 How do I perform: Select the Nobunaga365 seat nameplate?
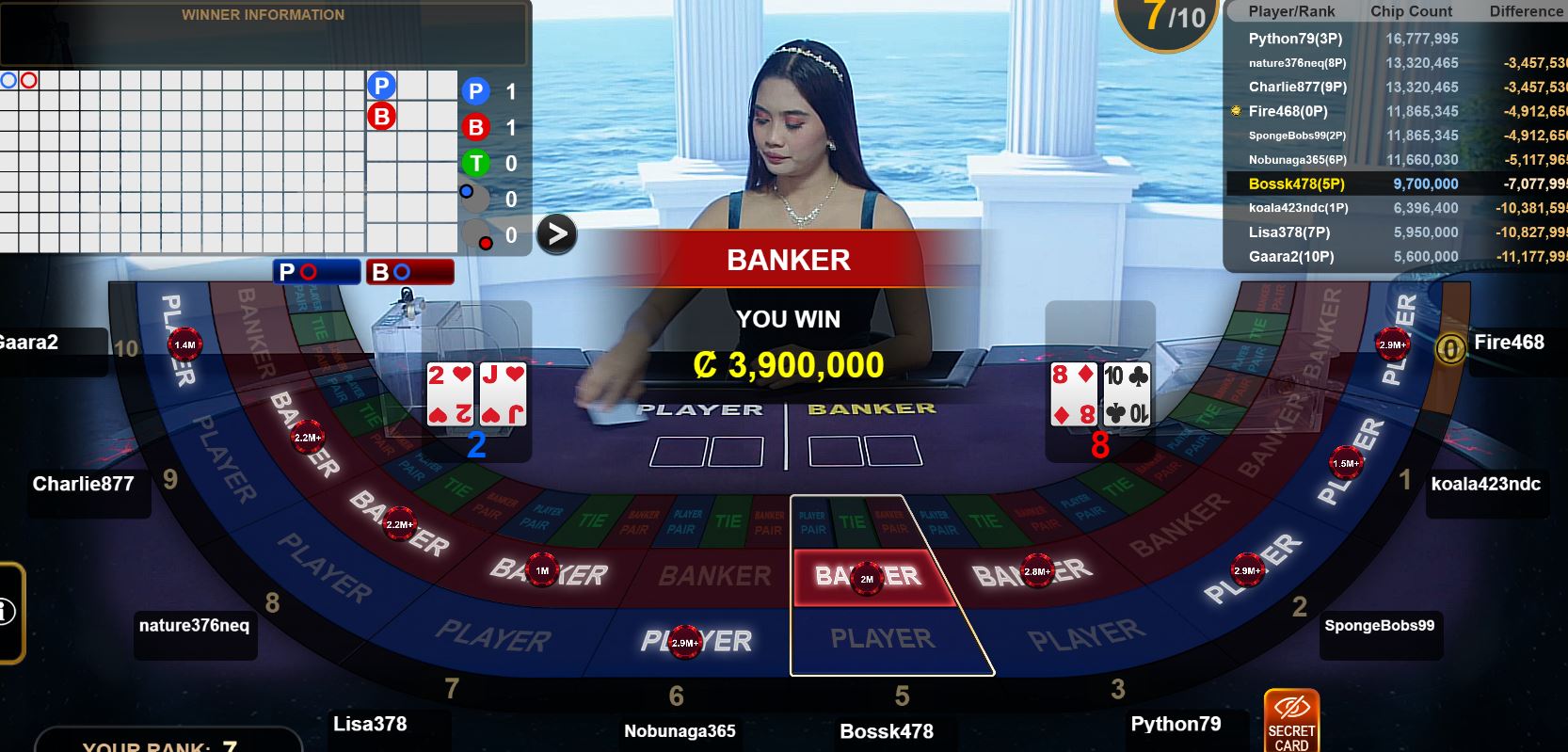click(x=680, y=731)
